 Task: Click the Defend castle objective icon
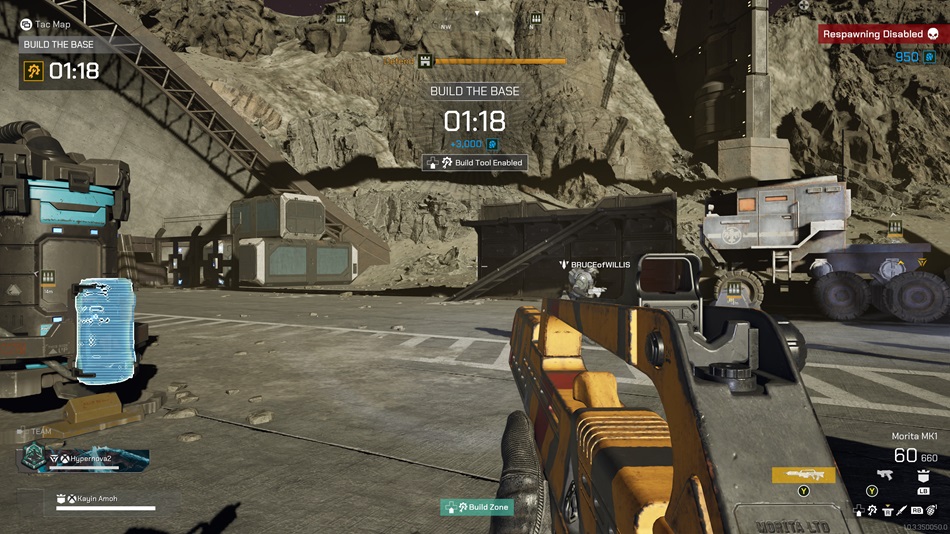click(424, 61)
